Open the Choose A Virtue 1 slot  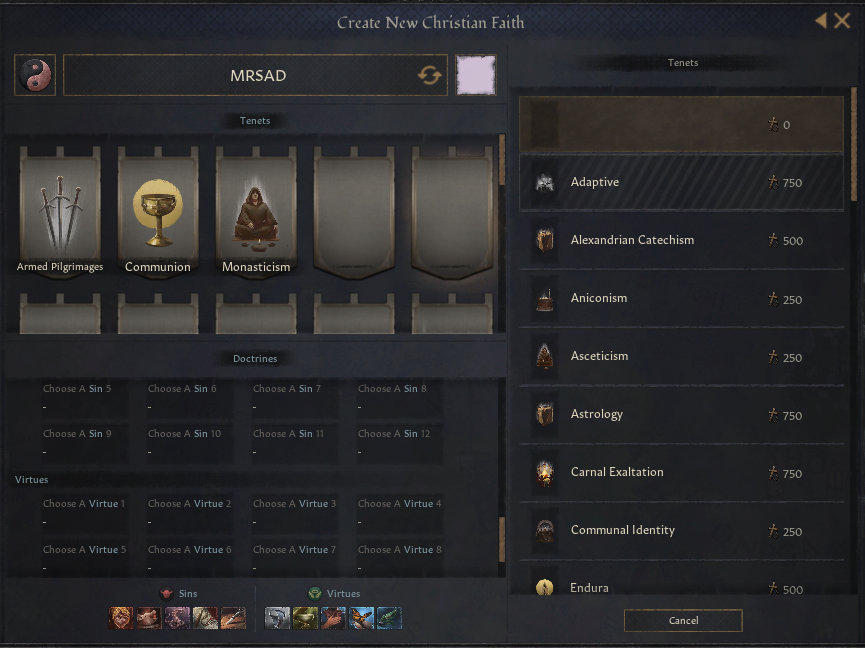(x=84, y=512)
